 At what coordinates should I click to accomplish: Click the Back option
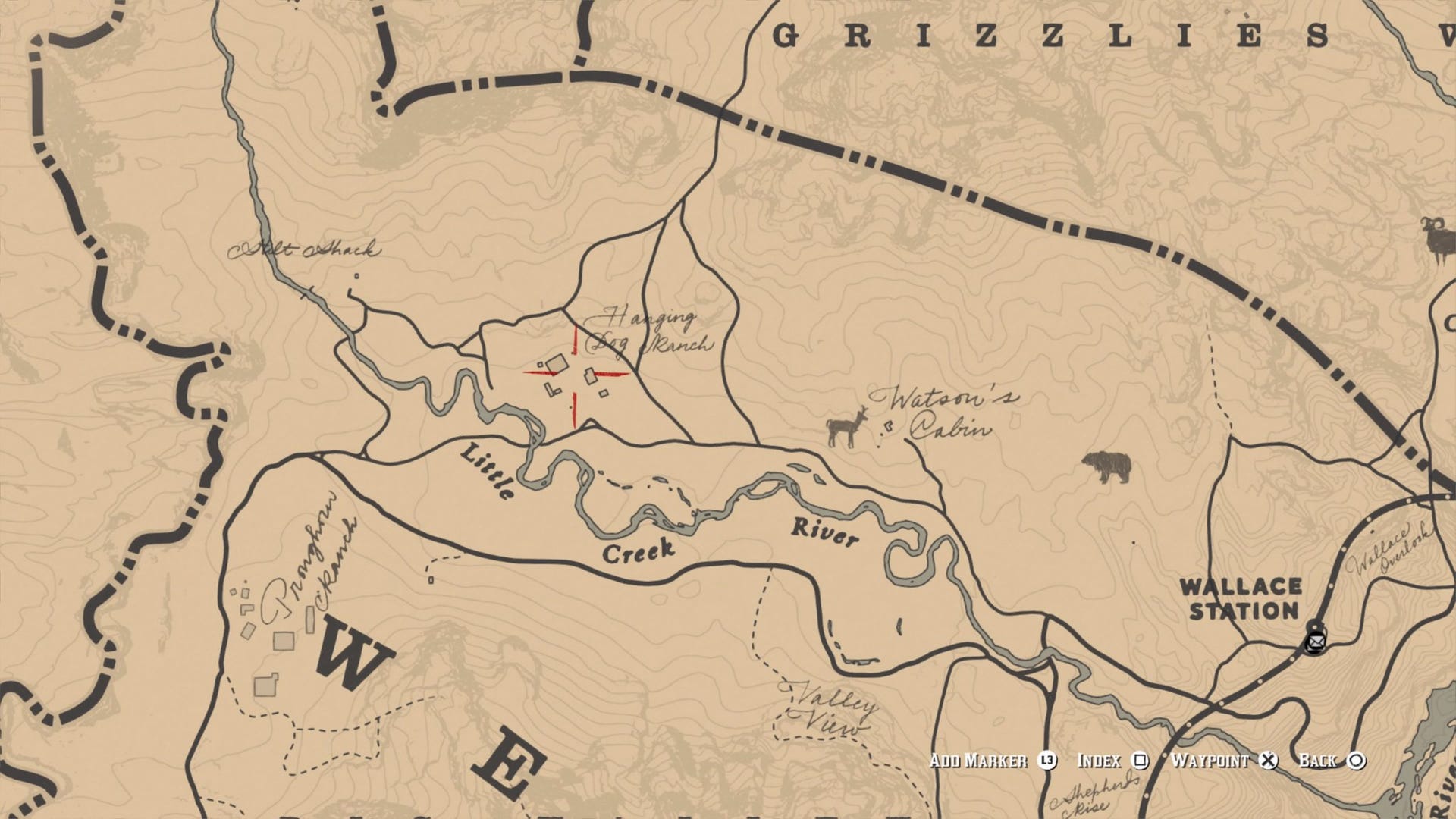[x=1318, y=761]
